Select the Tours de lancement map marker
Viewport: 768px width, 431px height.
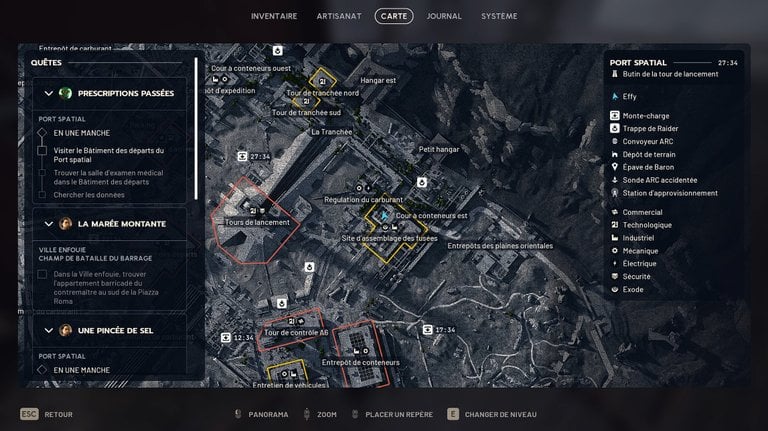pyautogui.click(x=257, y=222)
